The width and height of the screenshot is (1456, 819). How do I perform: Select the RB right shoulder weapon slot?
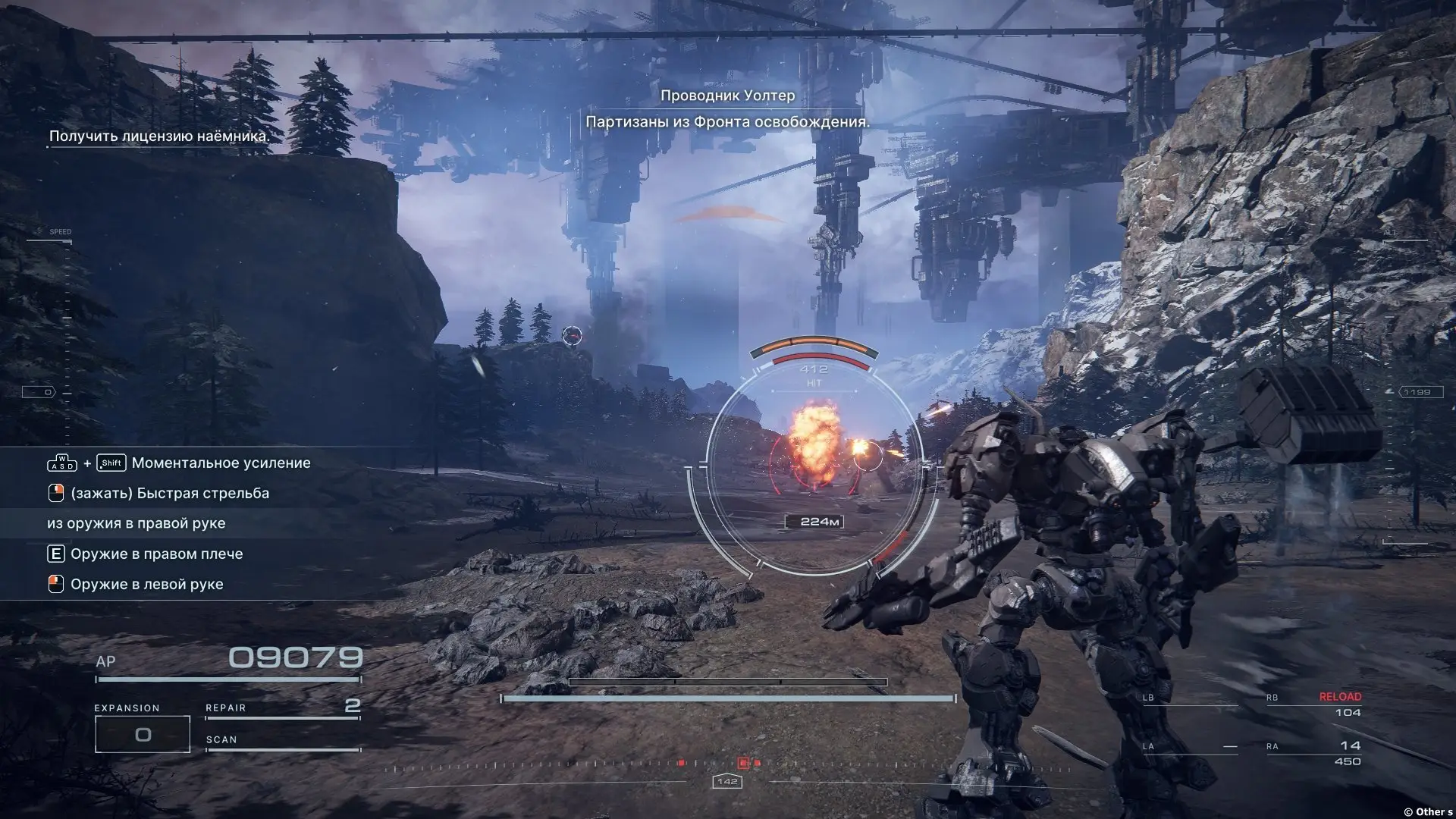click(x=1314, y=704)
